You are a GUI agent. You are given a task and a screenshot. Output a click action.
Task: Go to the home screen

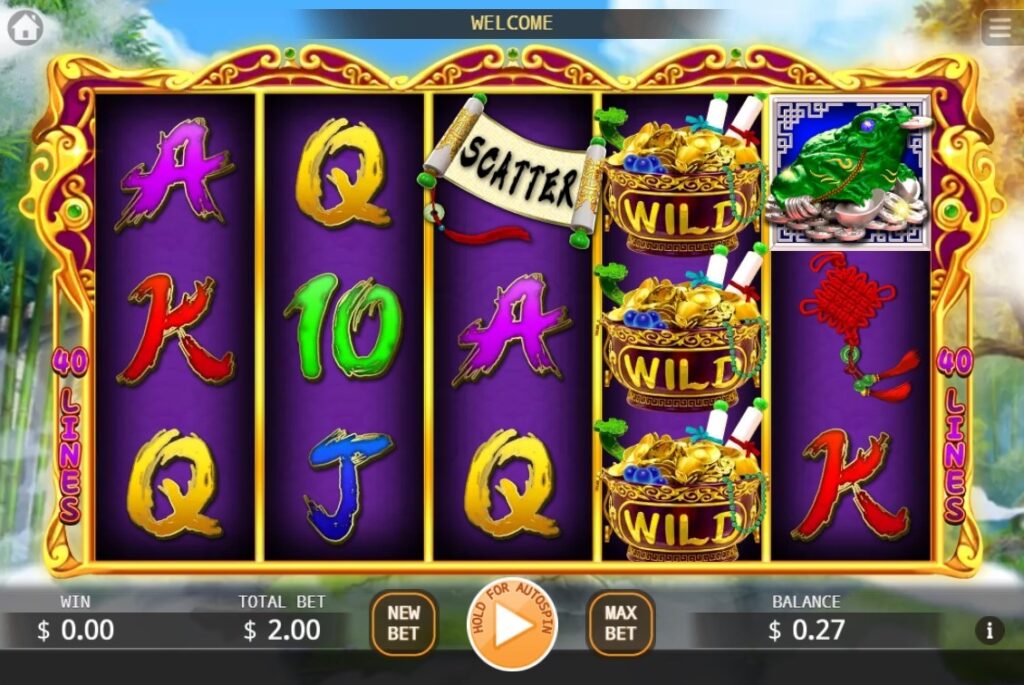click(x=25, y=27)
